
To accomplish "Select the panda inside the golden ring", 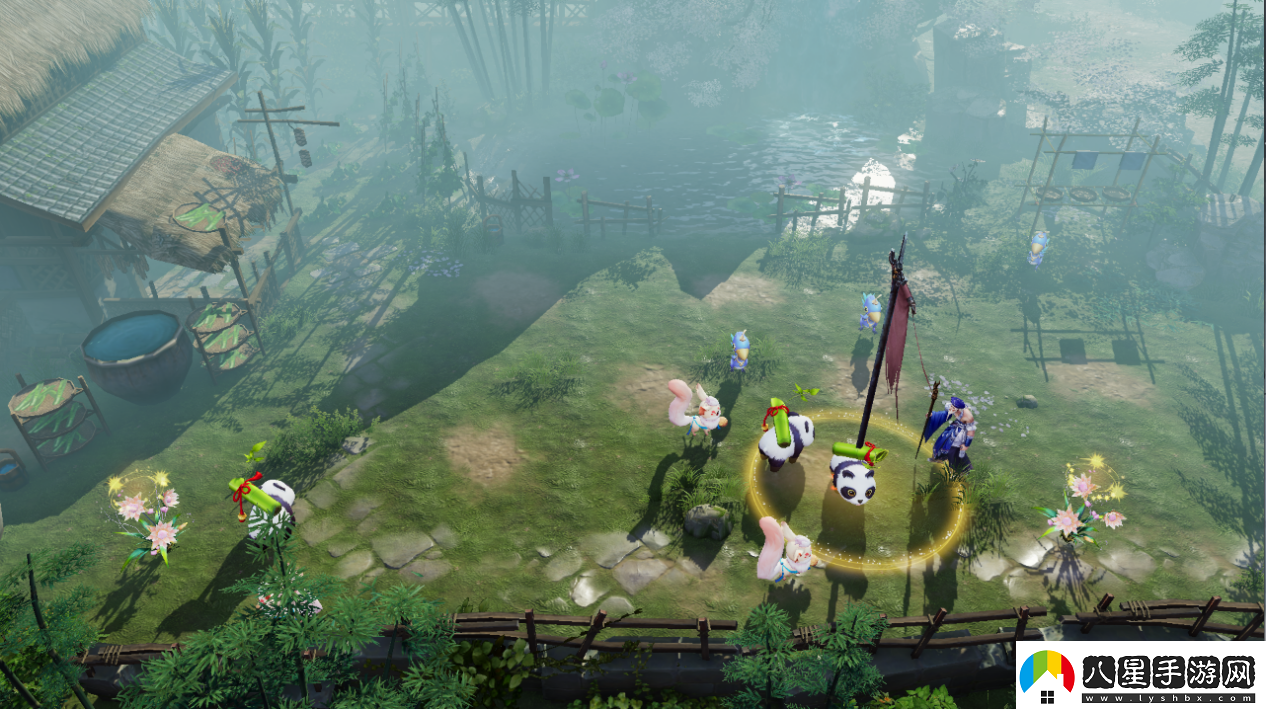I will tap(853, 476).
